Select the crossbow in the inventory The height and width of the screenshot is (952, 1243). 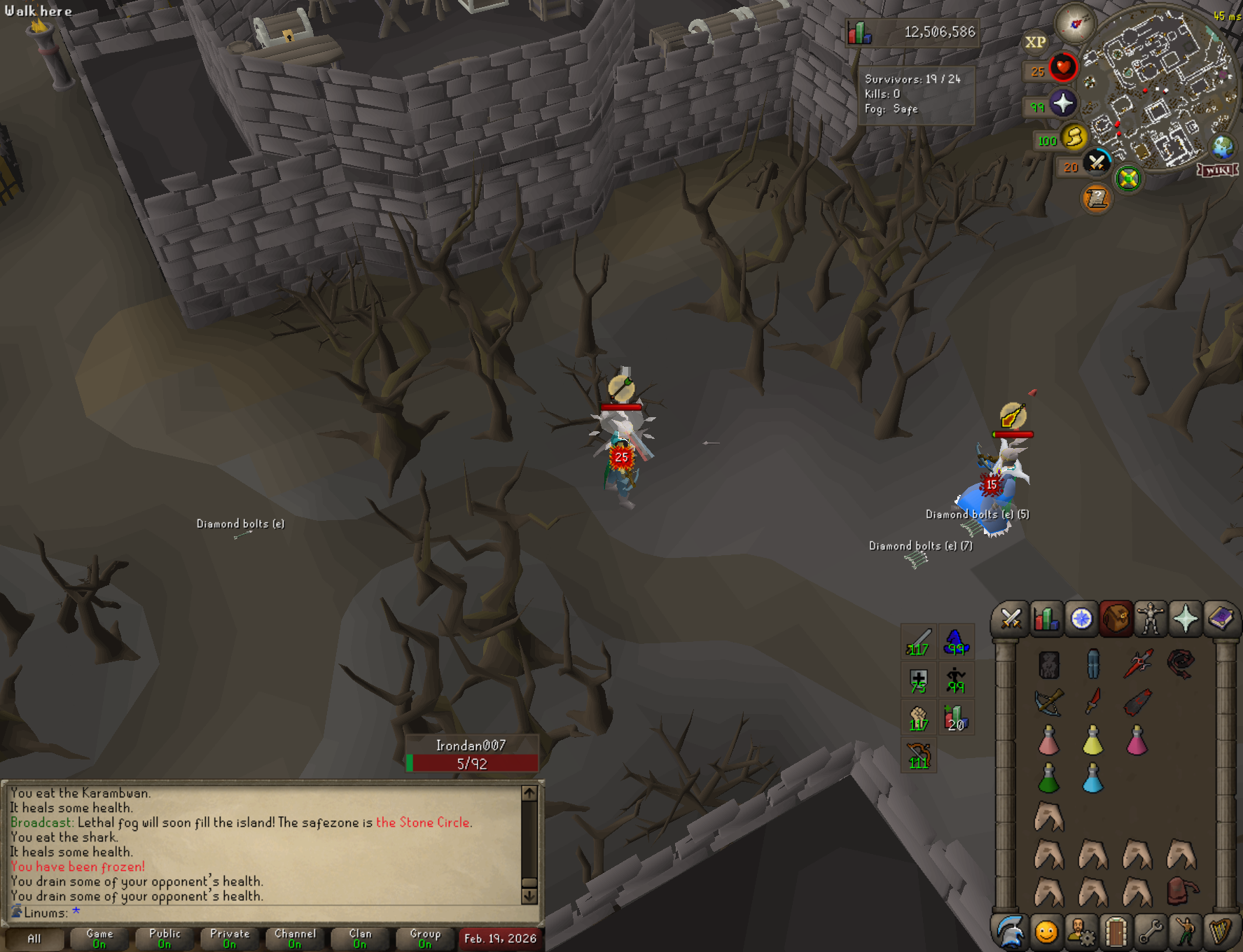(1049, 702)
